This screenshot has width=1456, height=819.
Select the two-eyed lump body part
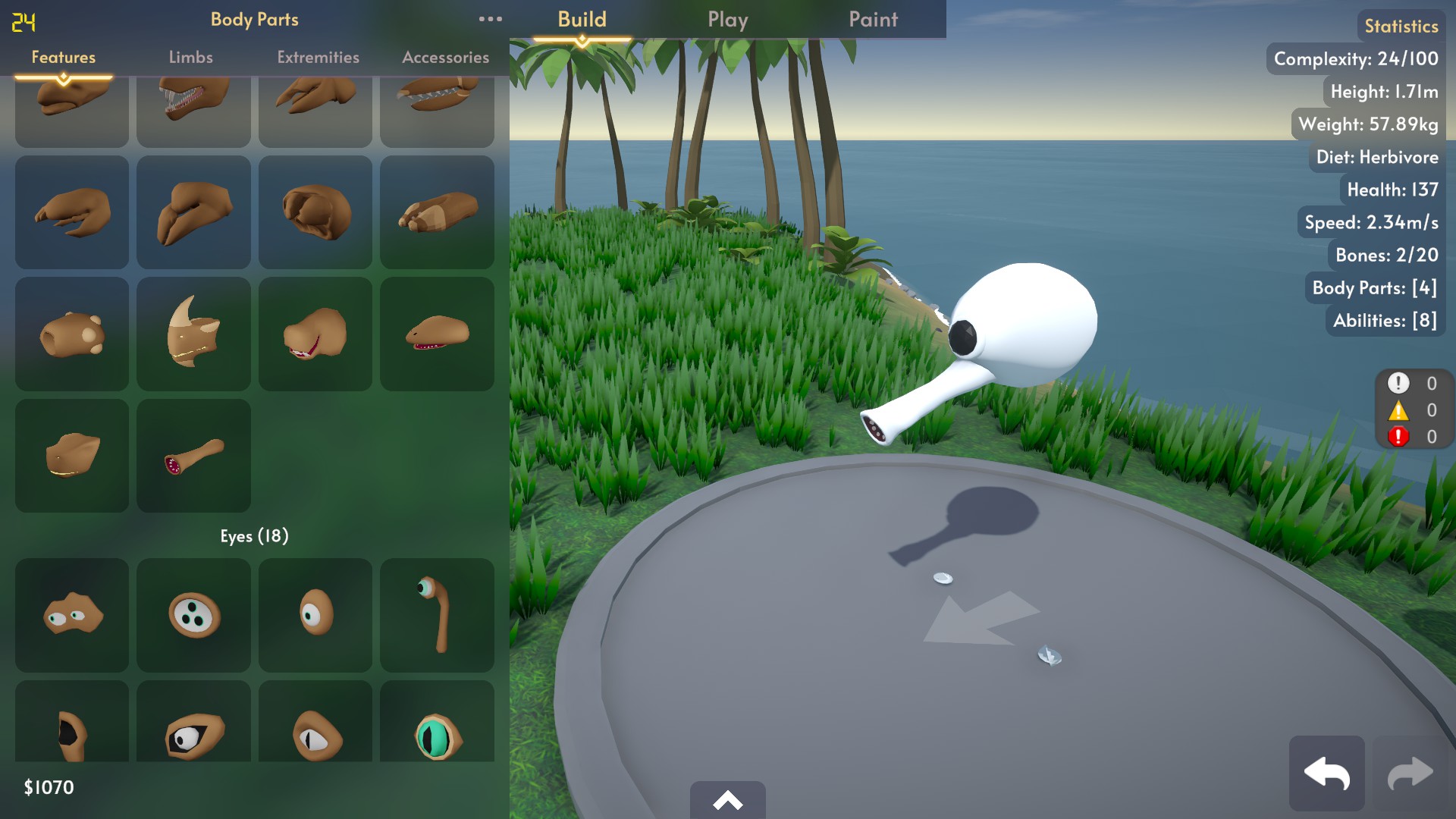pos(71,615)
